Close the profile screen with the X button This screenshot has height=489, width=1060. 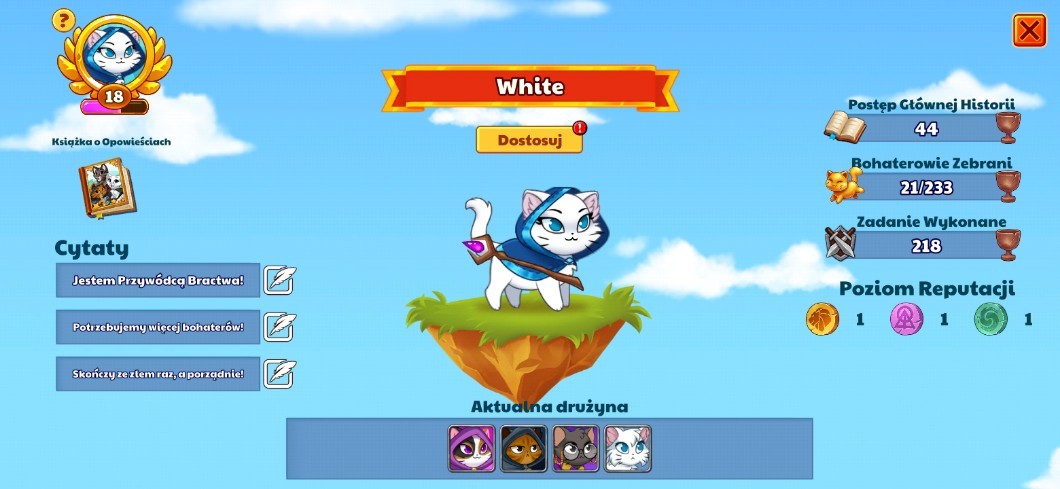tap(1029, 31)
